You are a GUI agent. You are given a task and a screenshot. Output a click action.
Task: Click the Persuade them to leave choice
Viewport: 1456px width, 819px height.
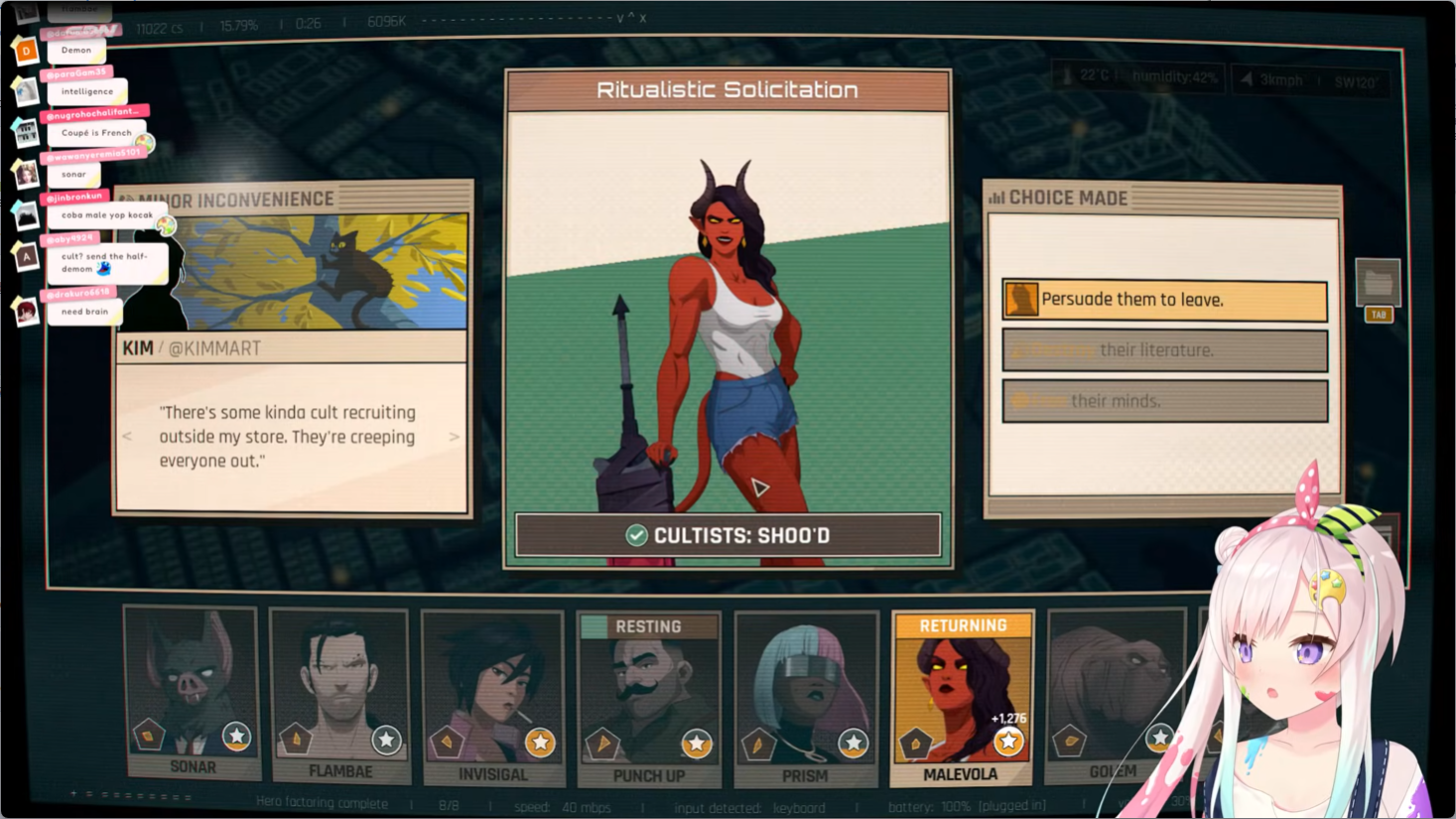pyautogui.click(x=1164, y=300)
